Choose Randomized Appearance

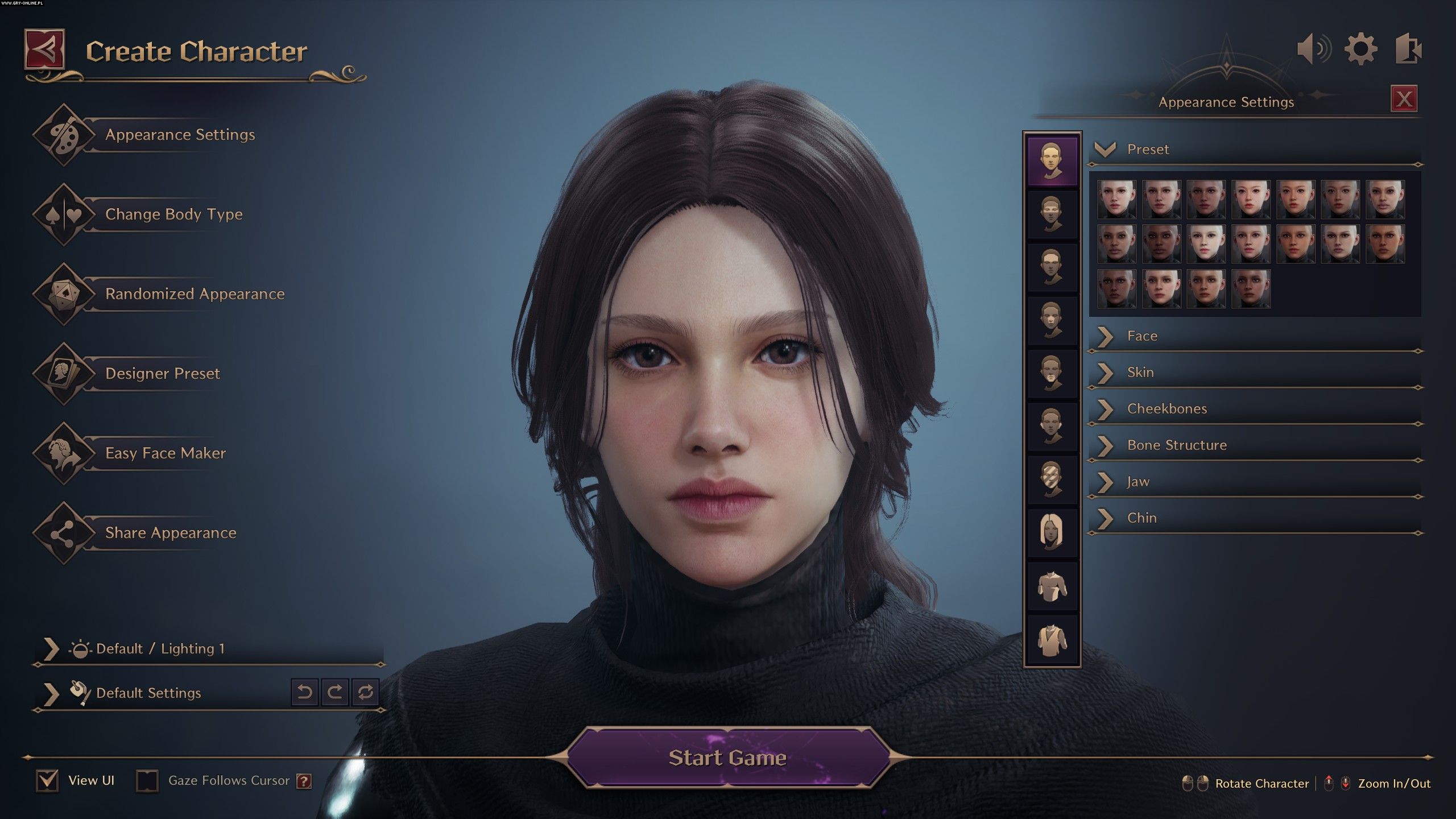pos(195,294)
